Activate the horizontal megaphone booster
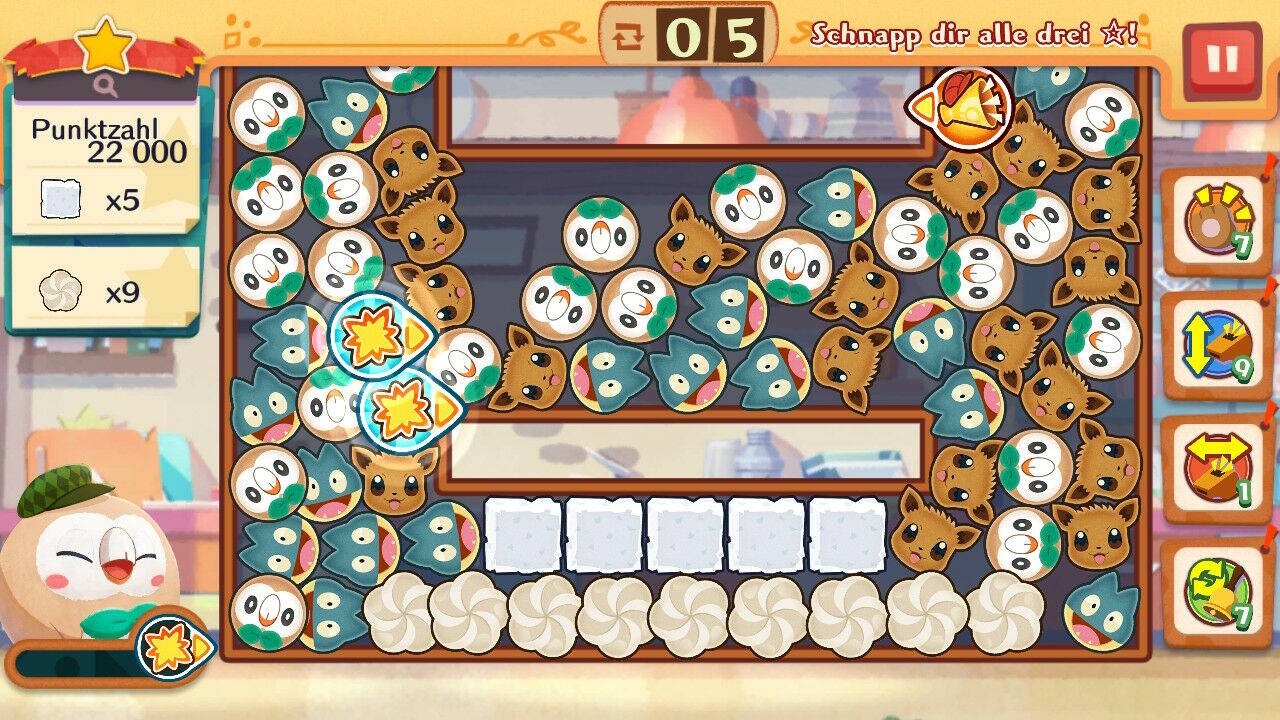 click(1217, 468)
